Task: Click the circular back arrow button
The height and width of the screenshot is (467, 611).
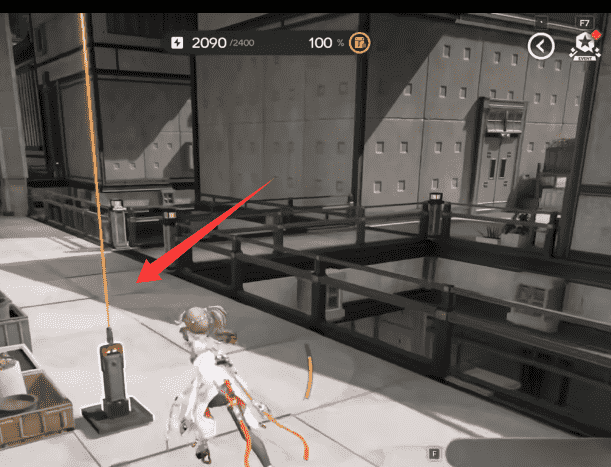Action: point(541,45)
